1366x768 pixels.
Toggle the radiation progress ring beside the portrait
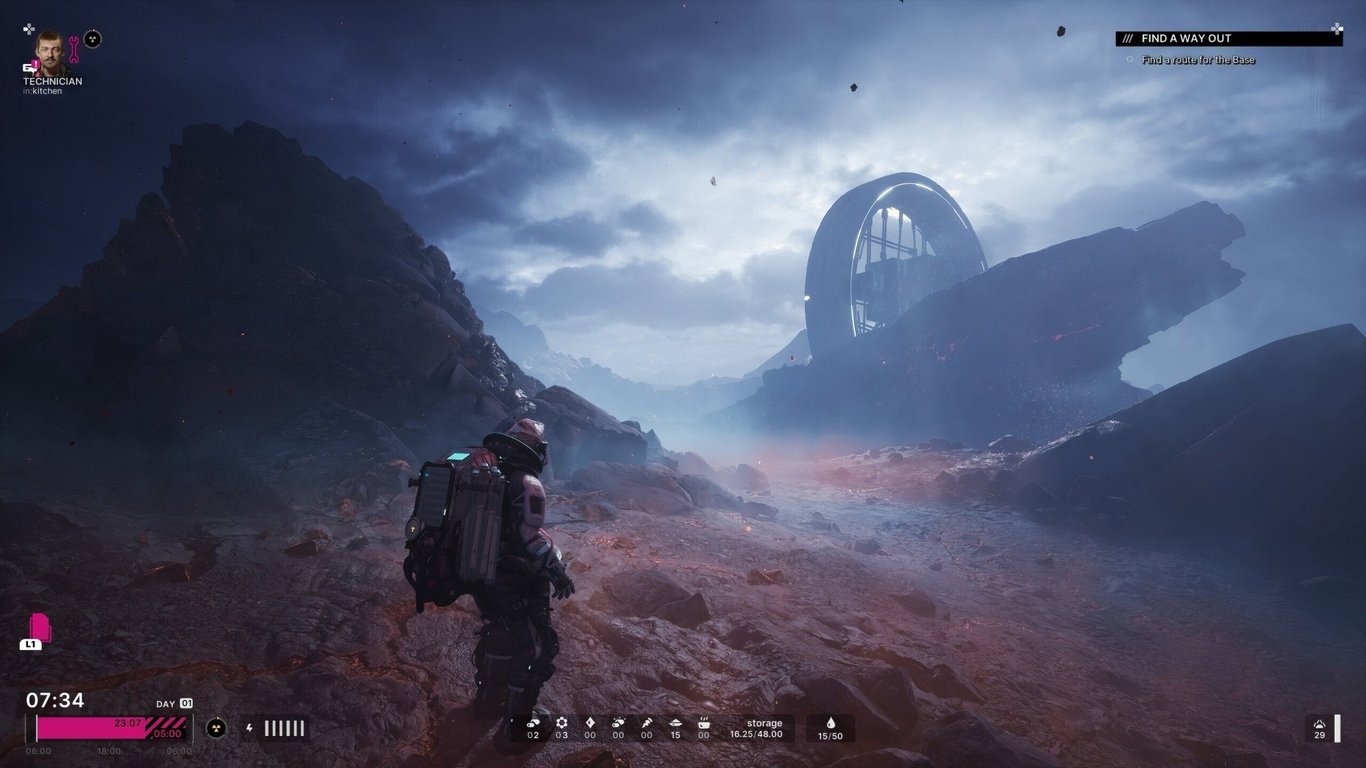(x=93, y=40)
